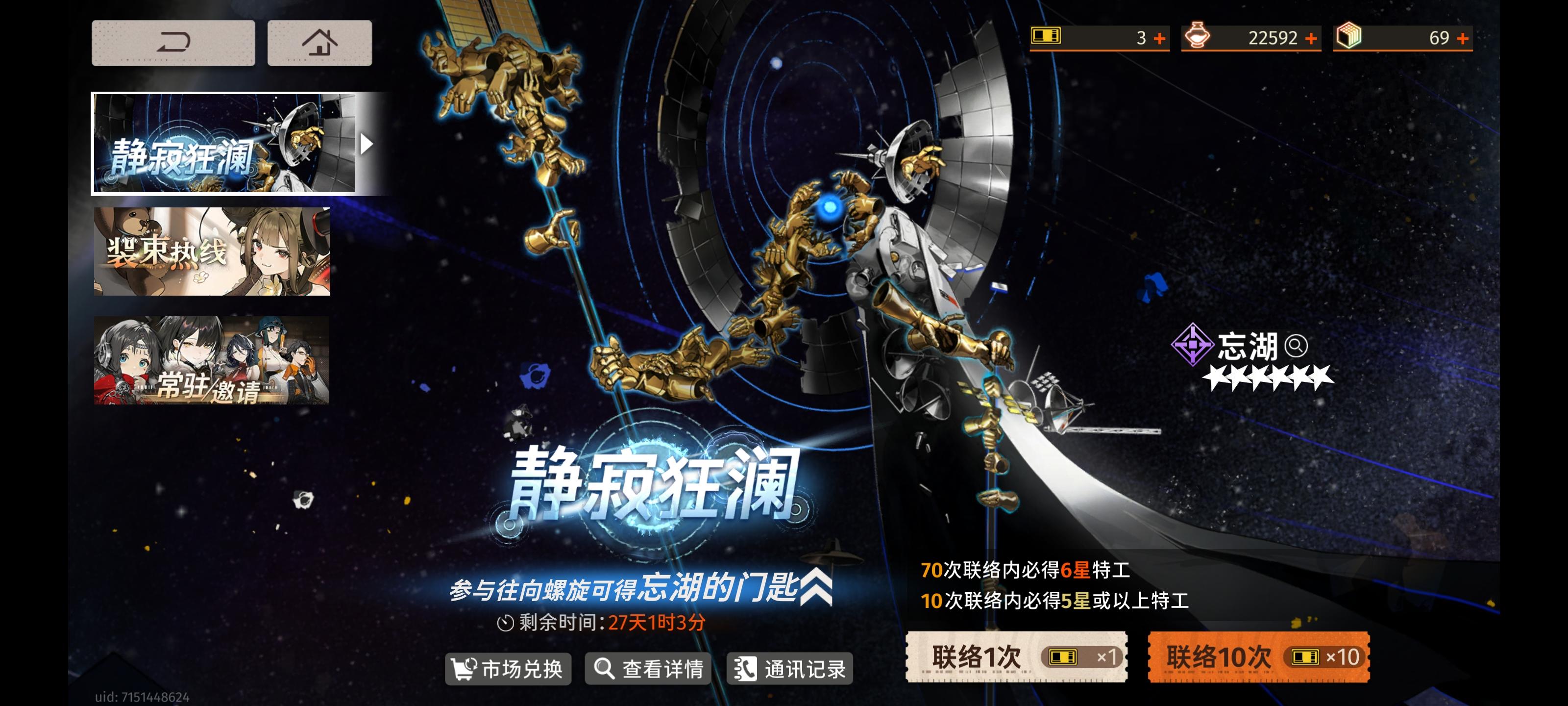
Task: Click the ticket currency icon in top bar
Action: click(1045, 37)
